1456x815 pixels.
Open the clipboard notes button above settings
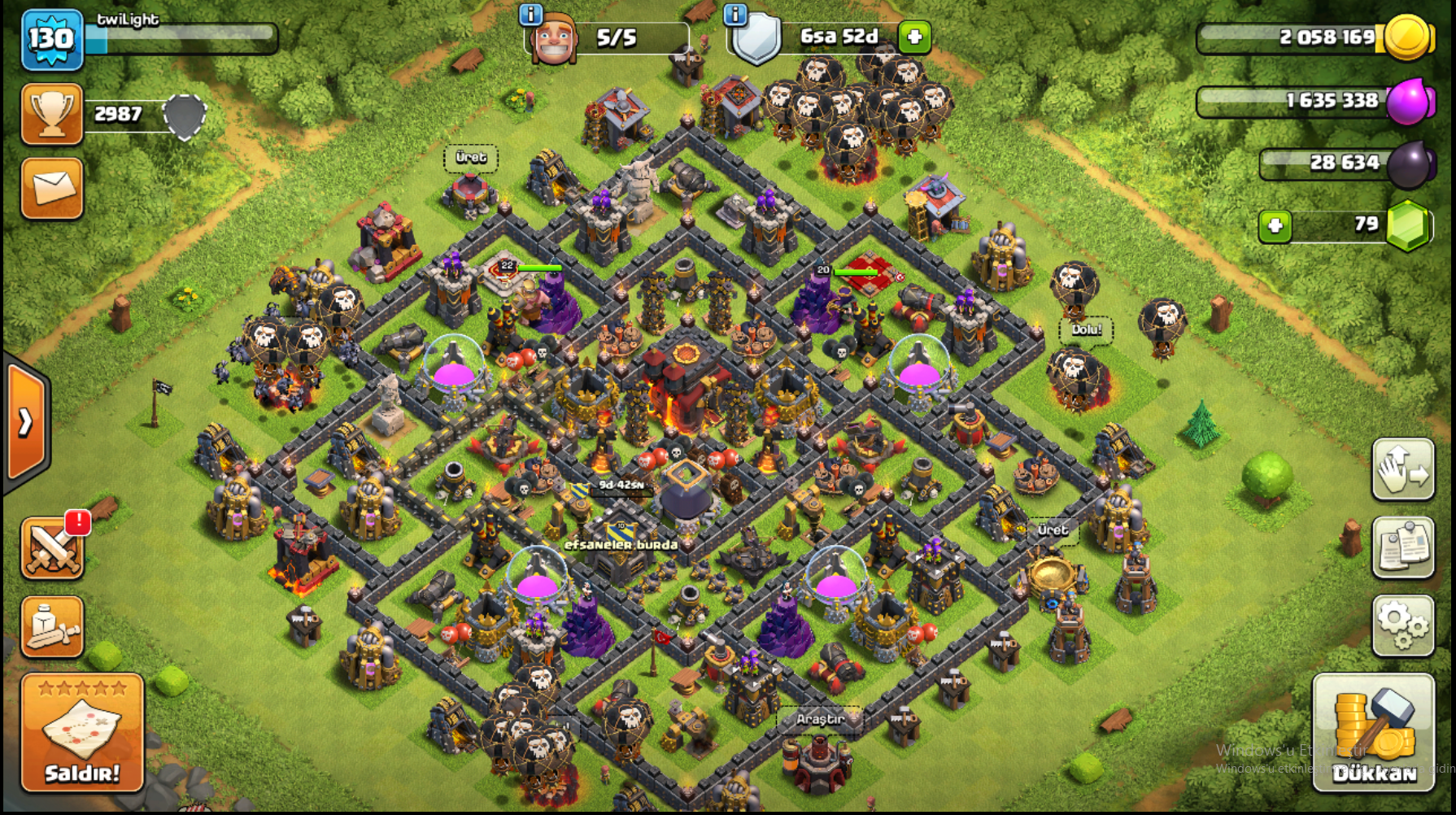pos(1403,547)
